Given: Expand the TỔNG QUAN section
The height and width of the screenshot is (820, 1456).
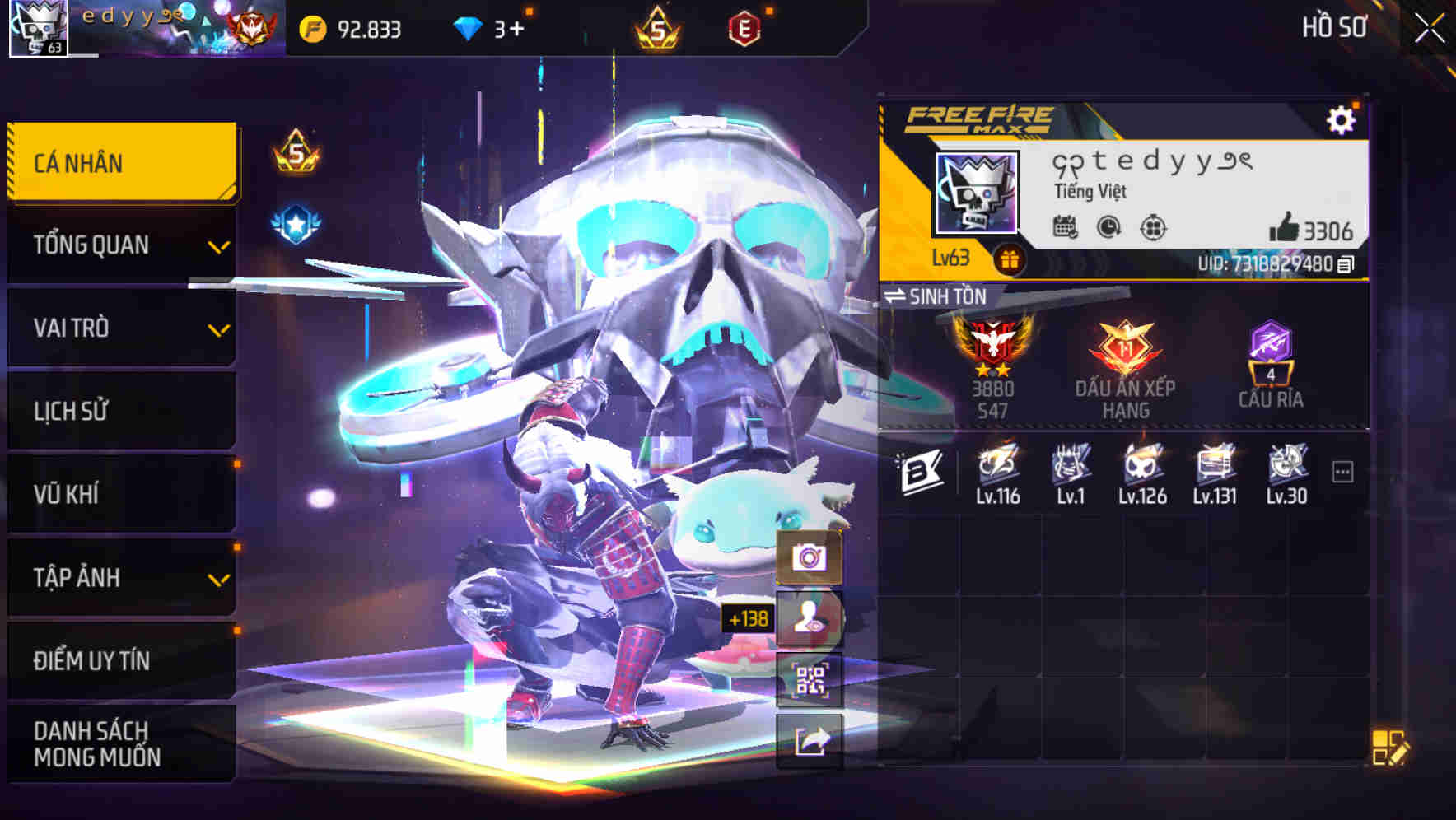Looking at the screenshot, I should pyautogui.click(x=120, y=245).
